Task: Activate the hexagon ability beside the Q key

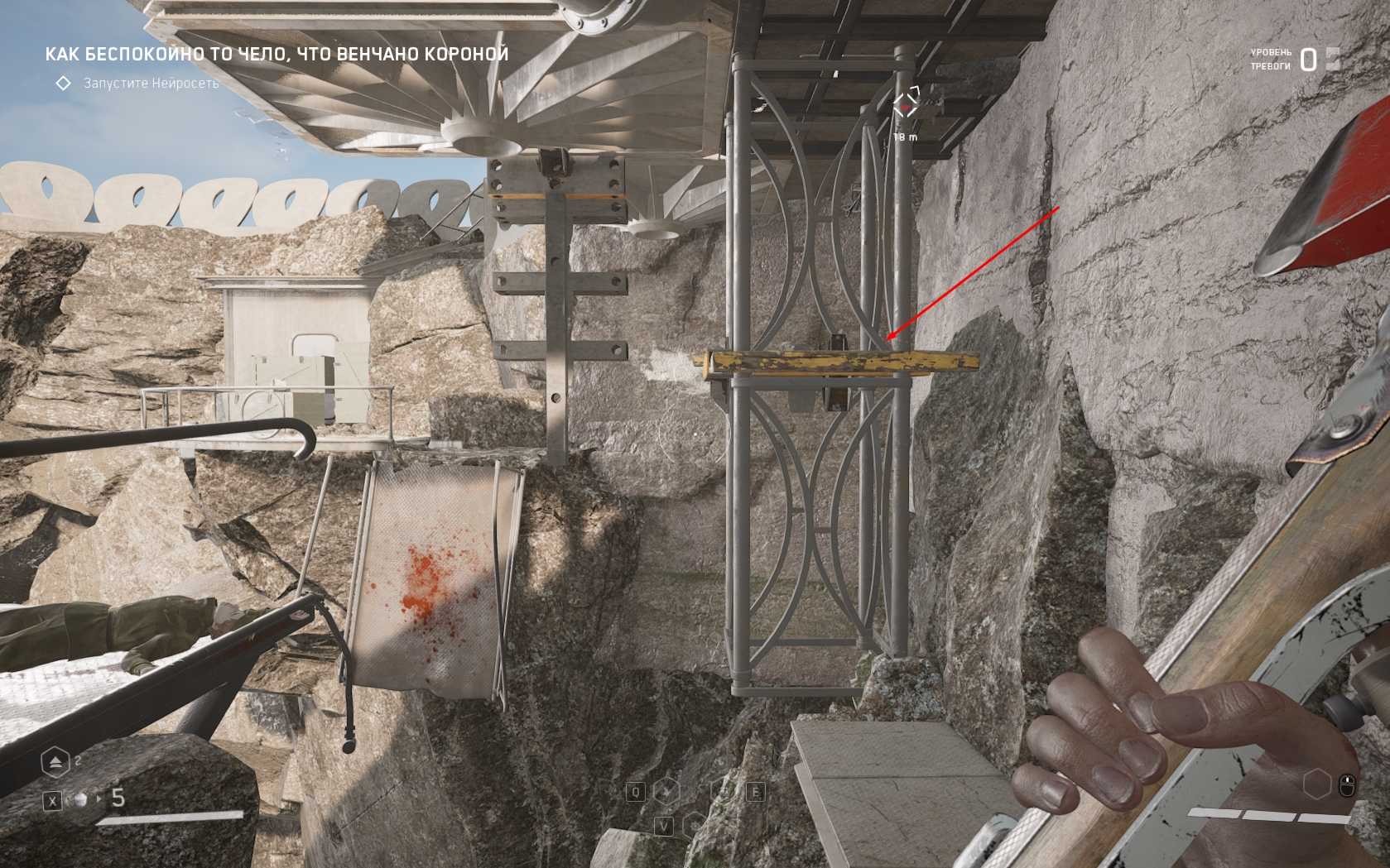Action: click(666, 792)
